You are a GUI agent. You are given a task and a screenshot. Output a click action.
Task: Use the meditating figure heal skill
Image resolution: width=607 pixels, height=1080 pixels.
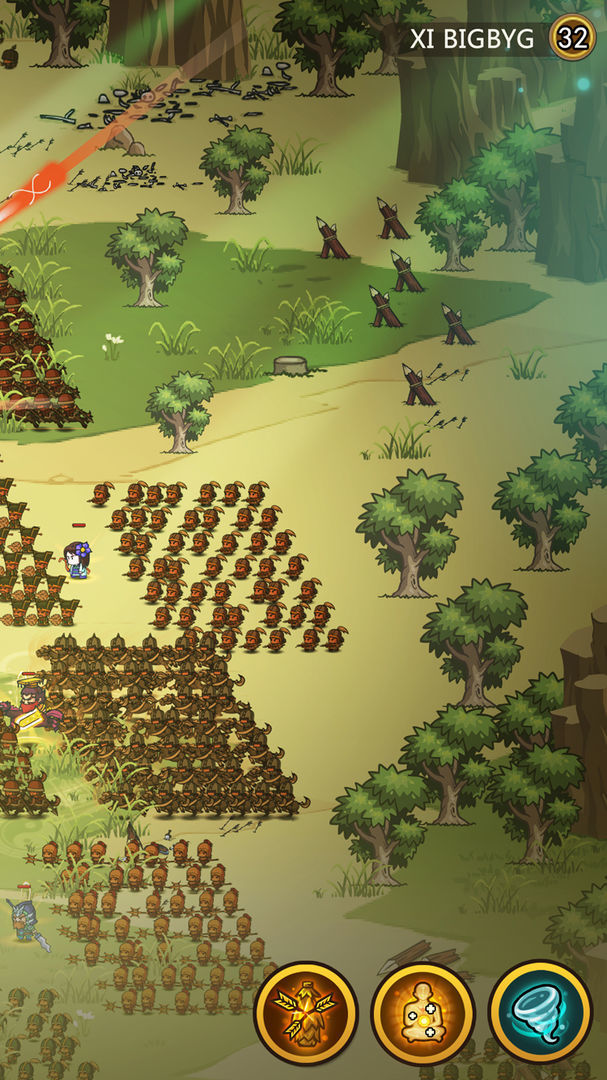pyautogui.click(x=423, y=1012)
